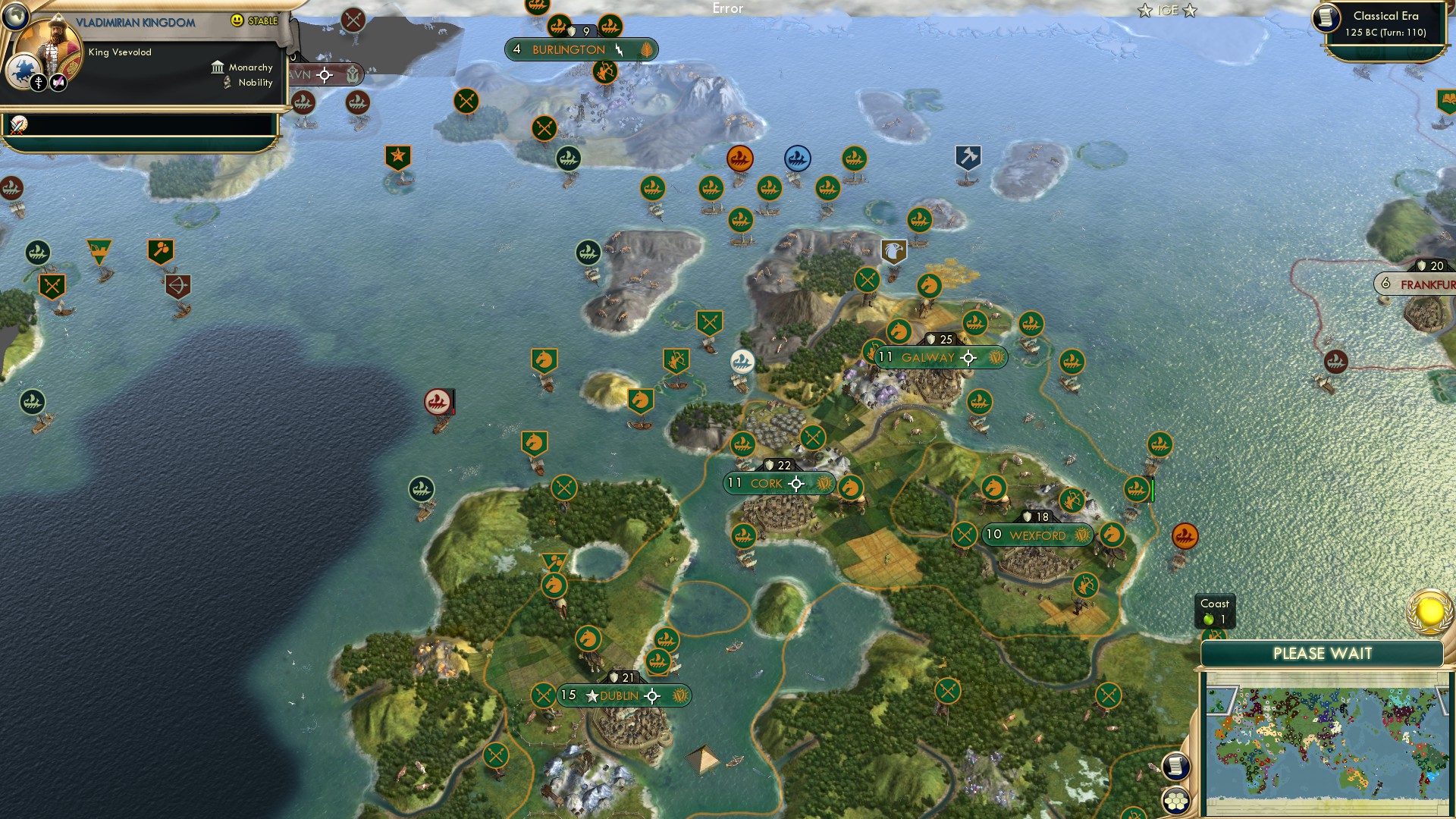Select the Cork city name plate
The height and width of the screenshot is (819, 1456).
point(767,483)
